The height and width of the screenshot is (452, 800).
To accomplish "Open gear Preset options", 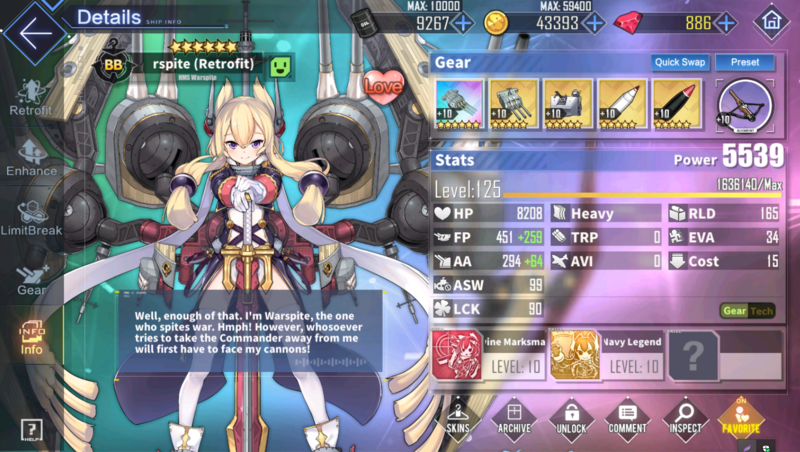I will (x=744, y=62).
